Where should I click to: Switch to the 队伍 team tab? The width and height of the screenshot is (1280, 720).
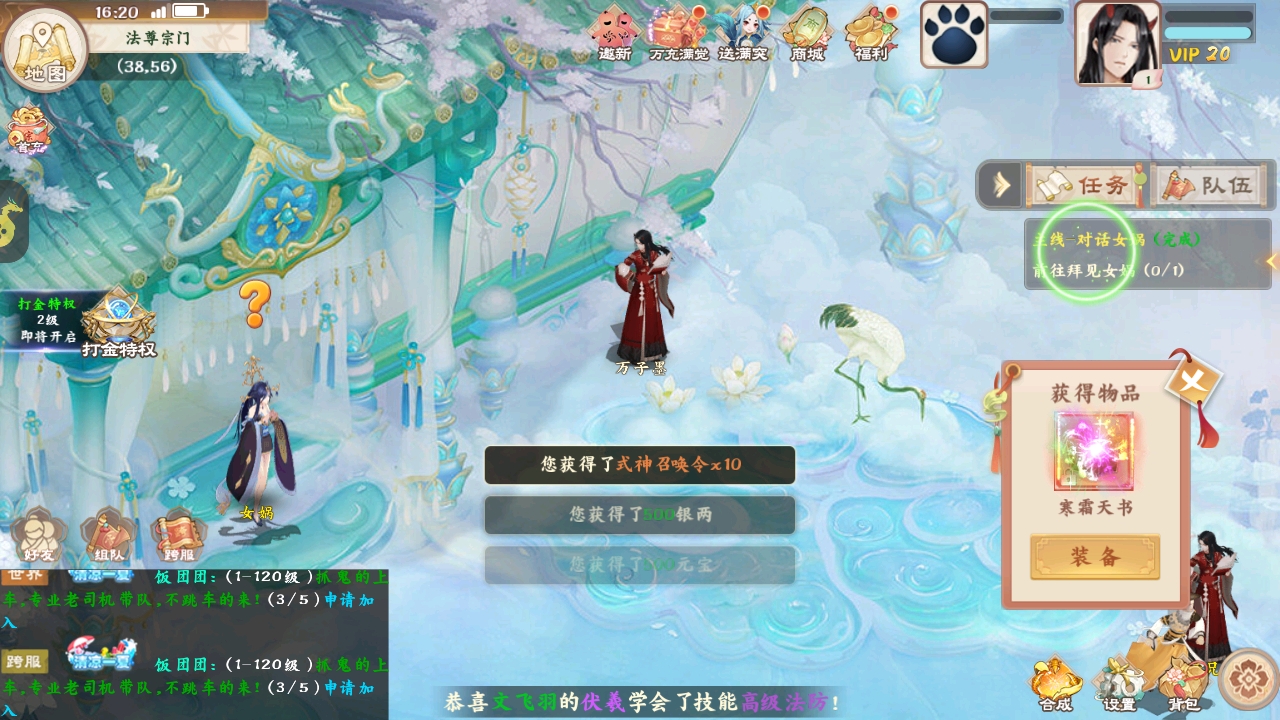tap(1210, 185)
